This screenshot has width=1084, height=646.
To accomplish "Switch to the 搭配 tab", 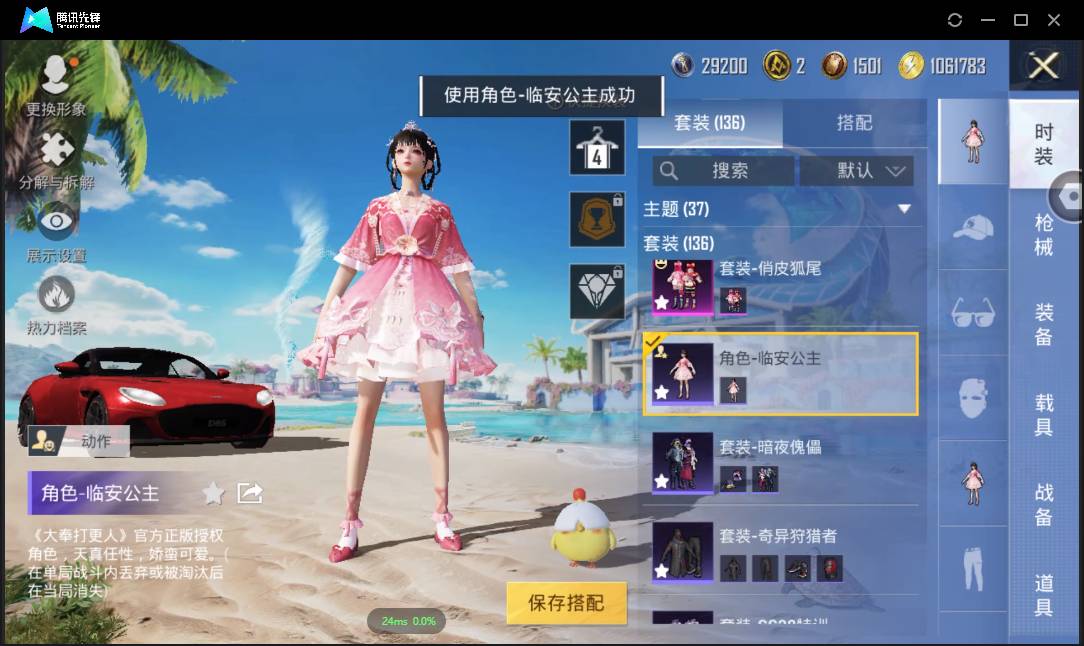I will pos(854,123).
